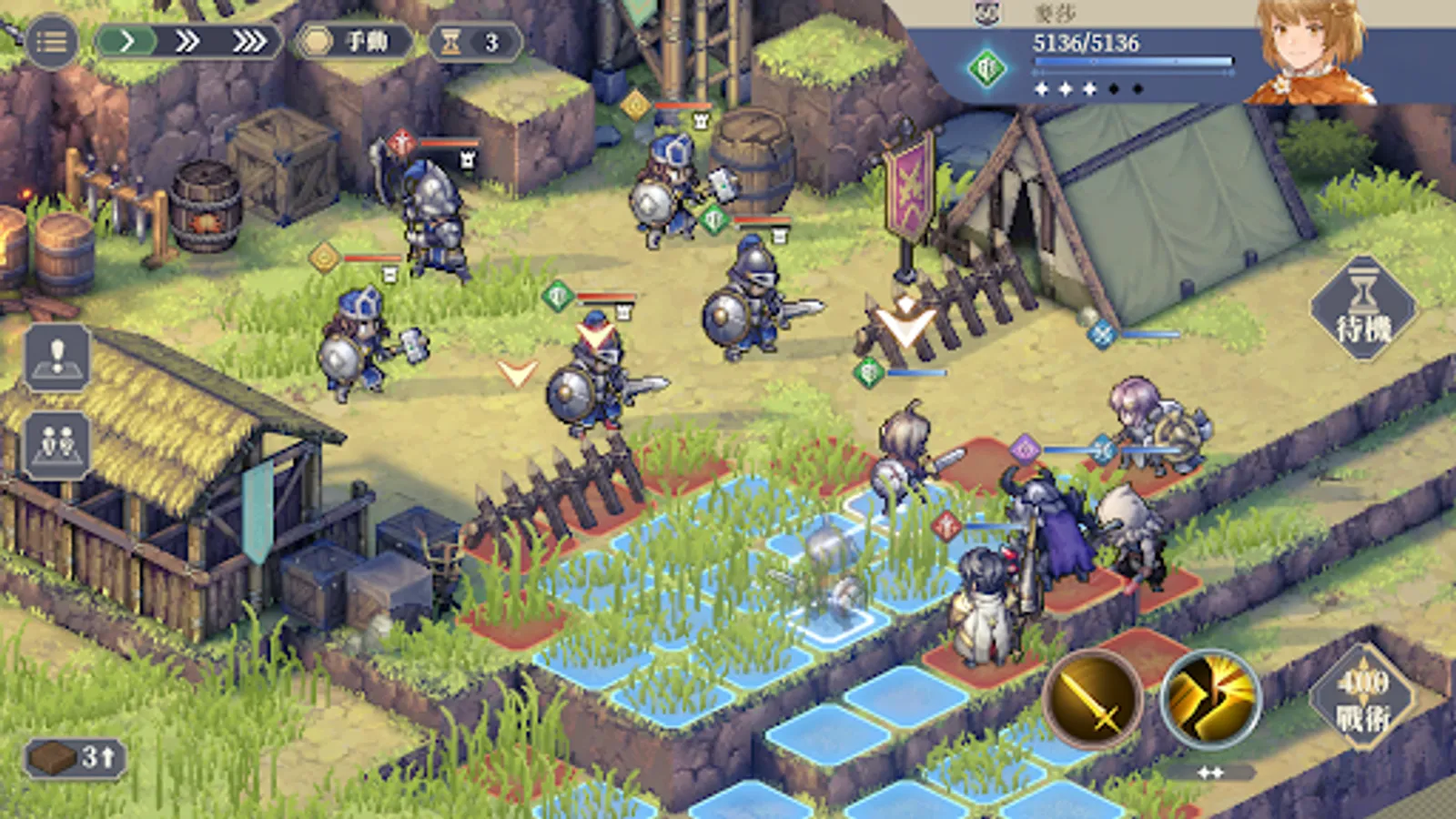1456x819 pixels.
Task: Open the unit info pawn icon
Action: click(57, 357)
